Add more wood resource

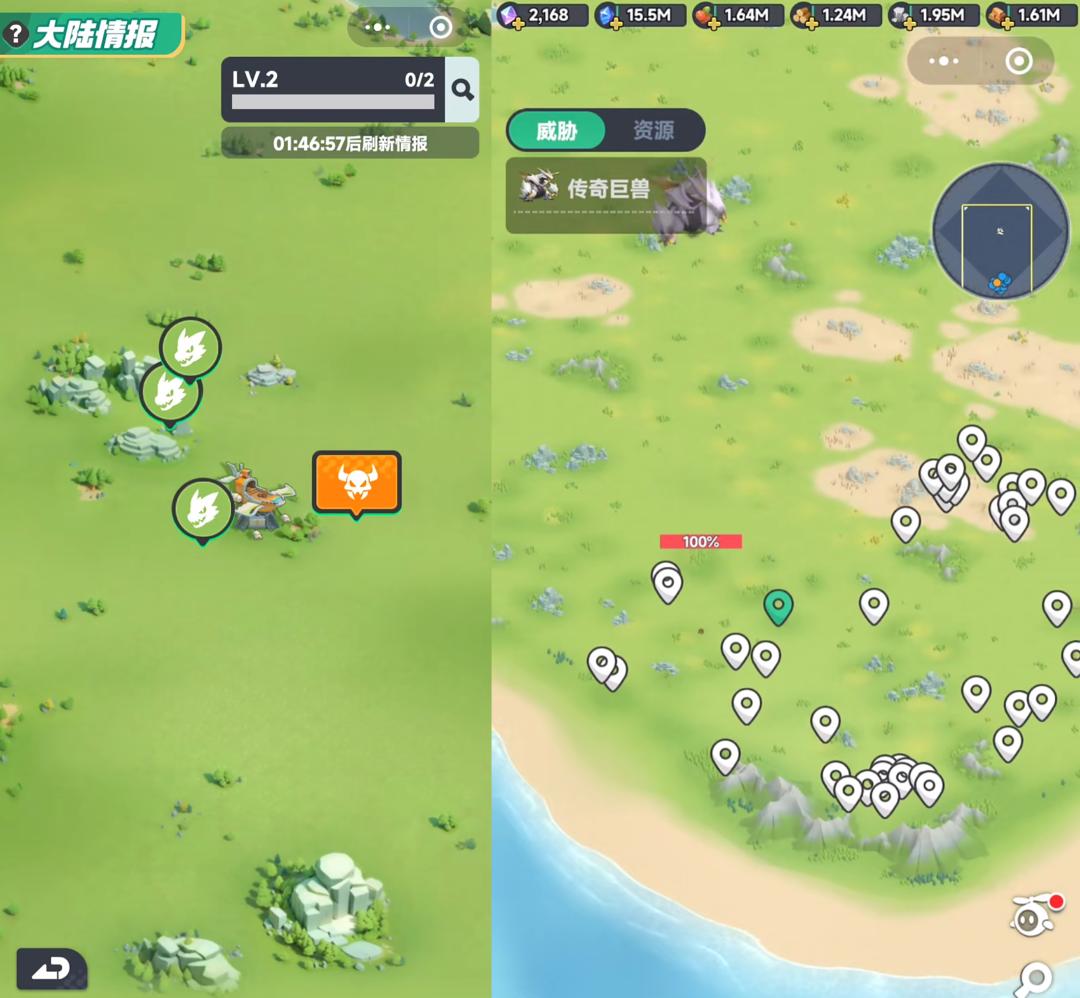pos(809,22)
